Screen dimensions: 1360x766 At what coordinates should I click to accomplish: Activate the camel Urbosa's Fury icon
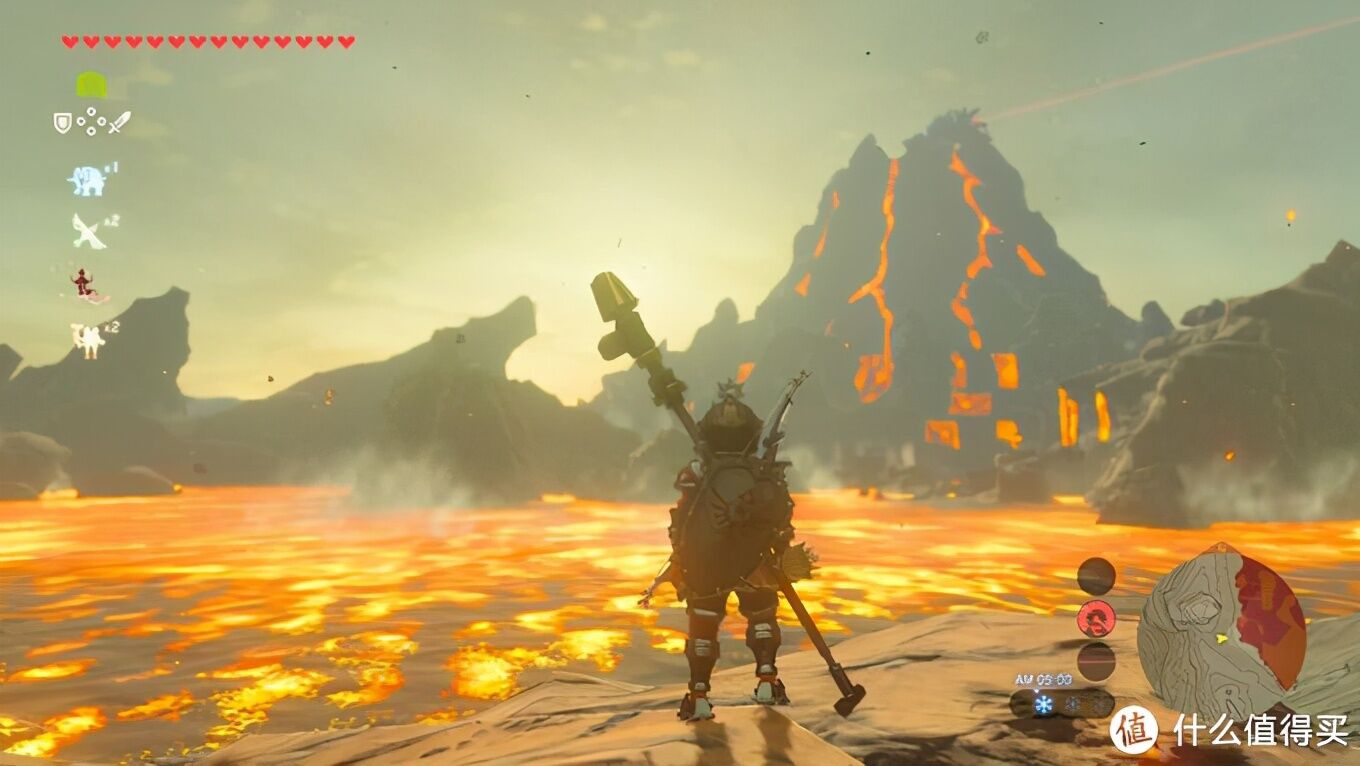coord(88,339)
